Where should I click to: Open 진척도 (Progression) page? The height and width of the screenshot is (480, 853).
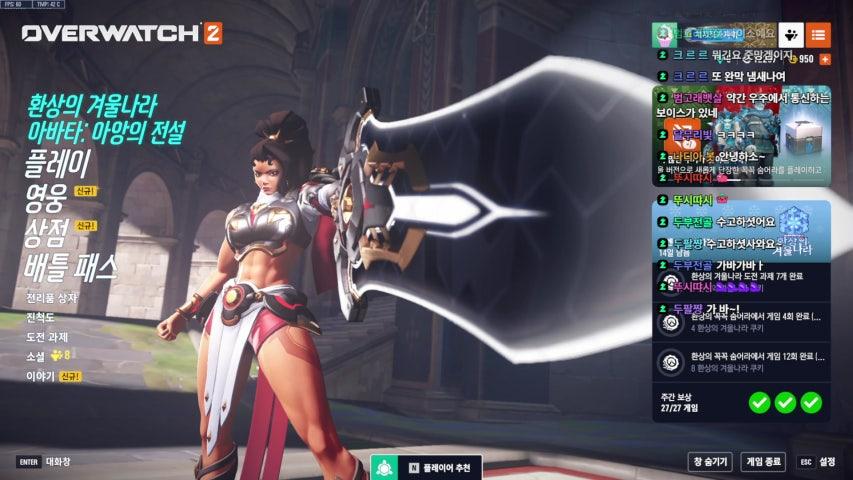(x=41, y=317)
